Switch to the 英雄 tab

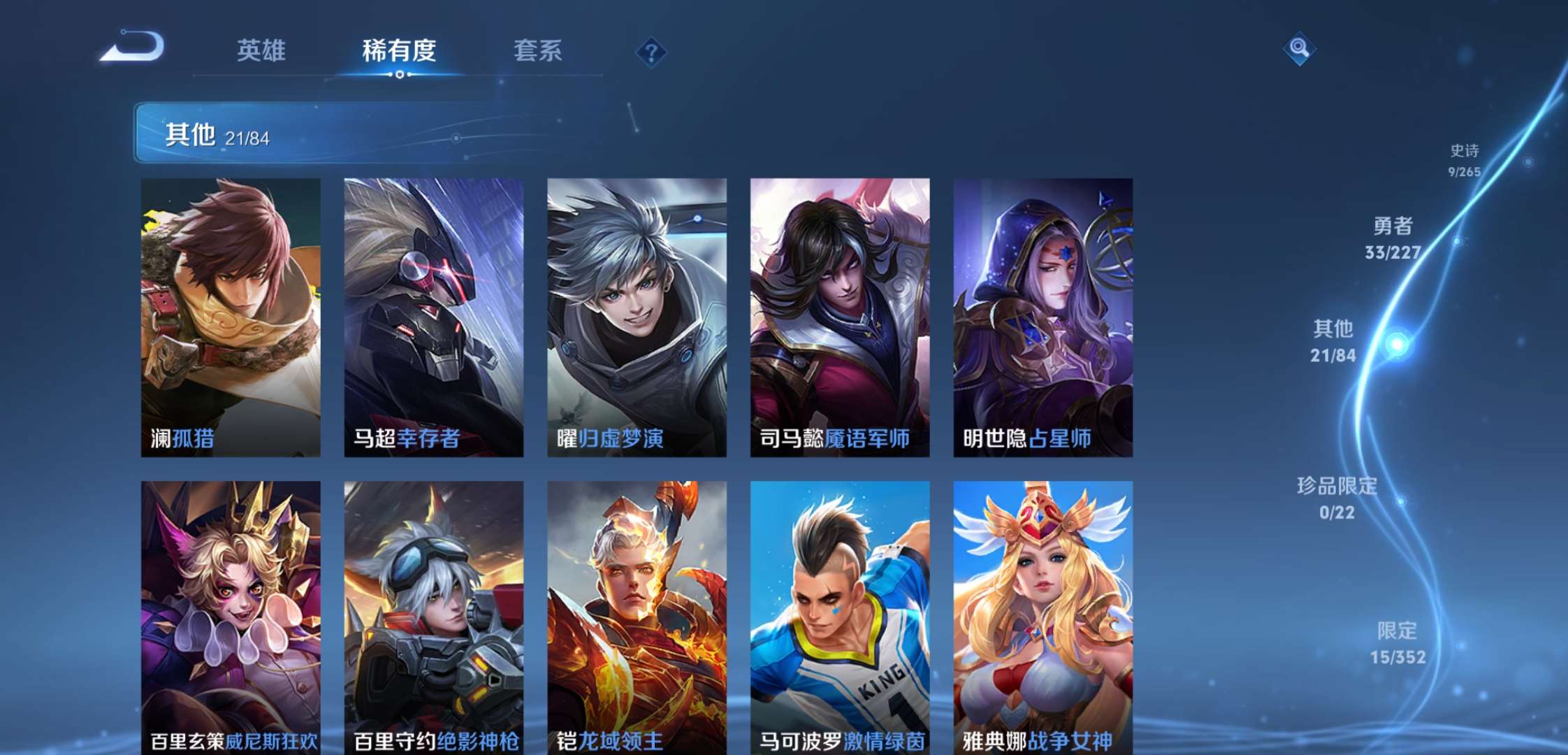pos(263,50)
